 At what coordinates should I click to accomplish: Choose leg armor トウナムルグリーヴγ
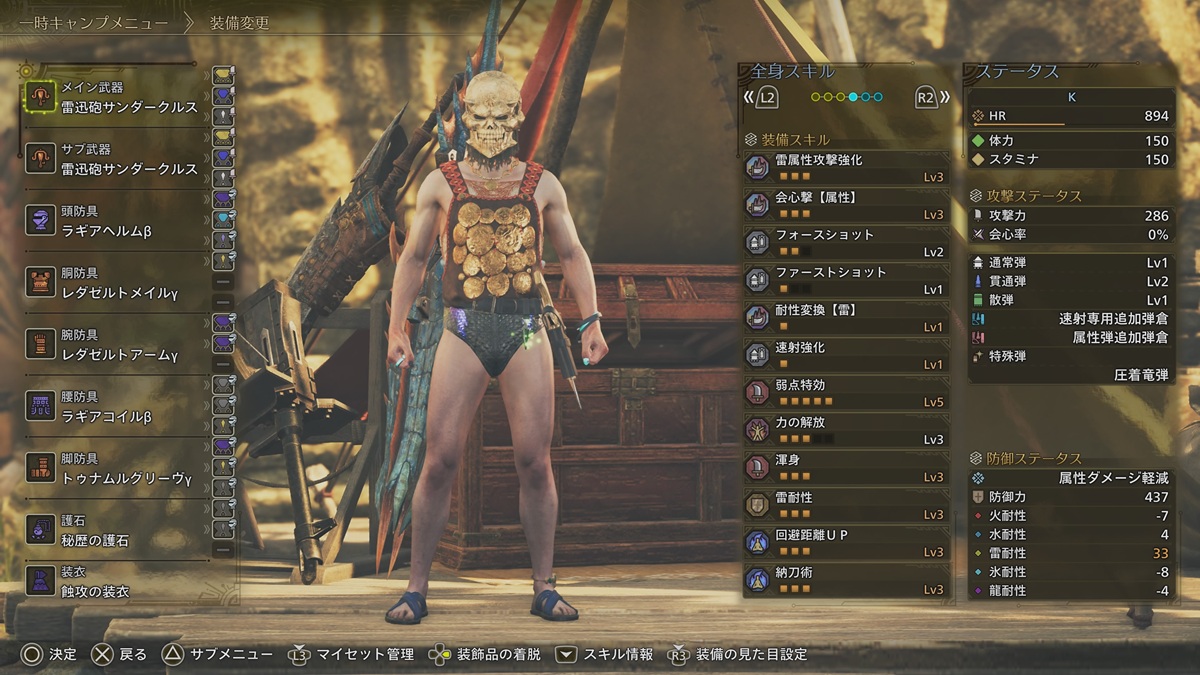click(x=115, y=469)
